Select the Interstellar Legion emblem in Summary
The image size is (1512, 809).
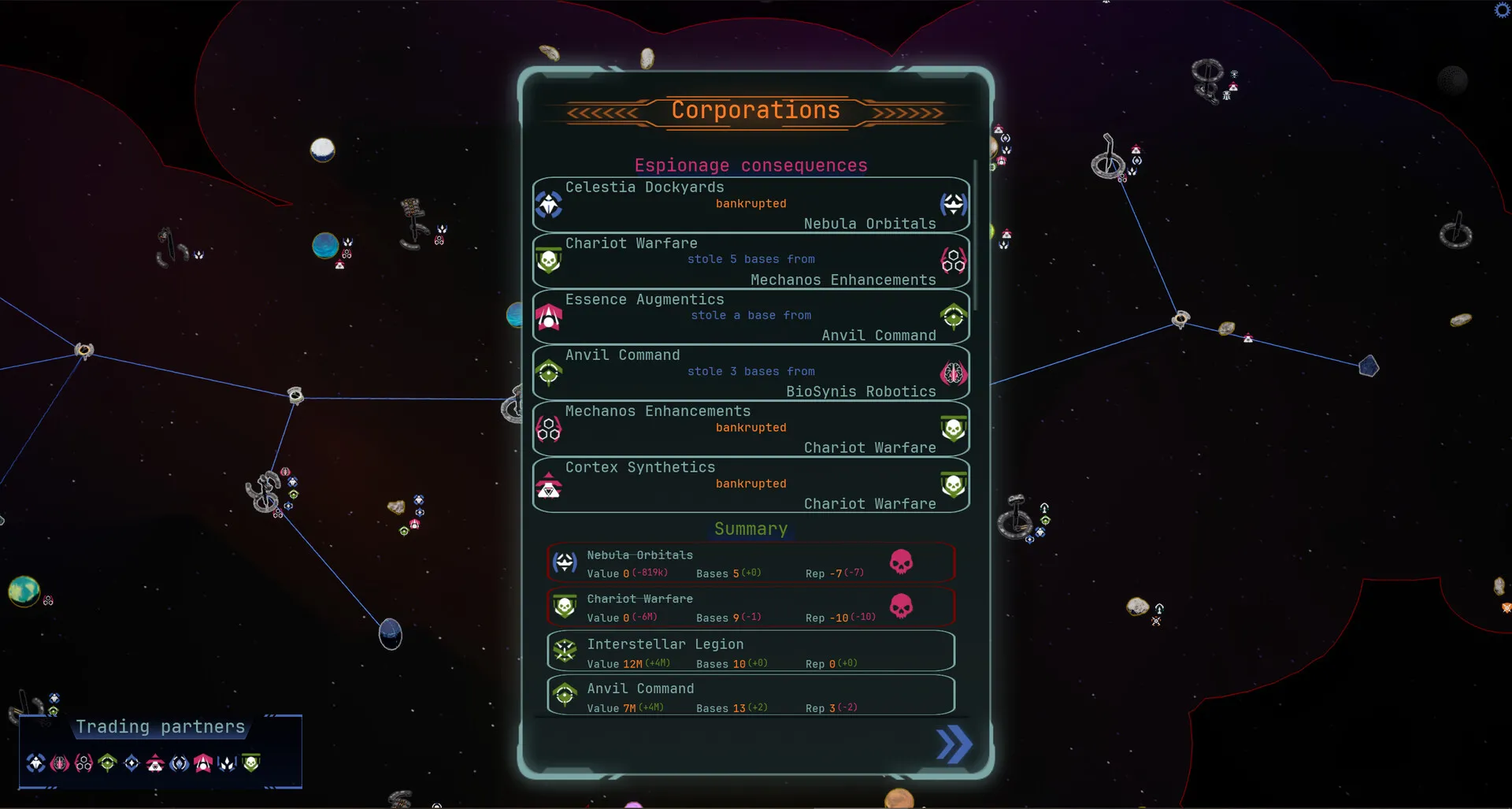click(x=565, y=651)
